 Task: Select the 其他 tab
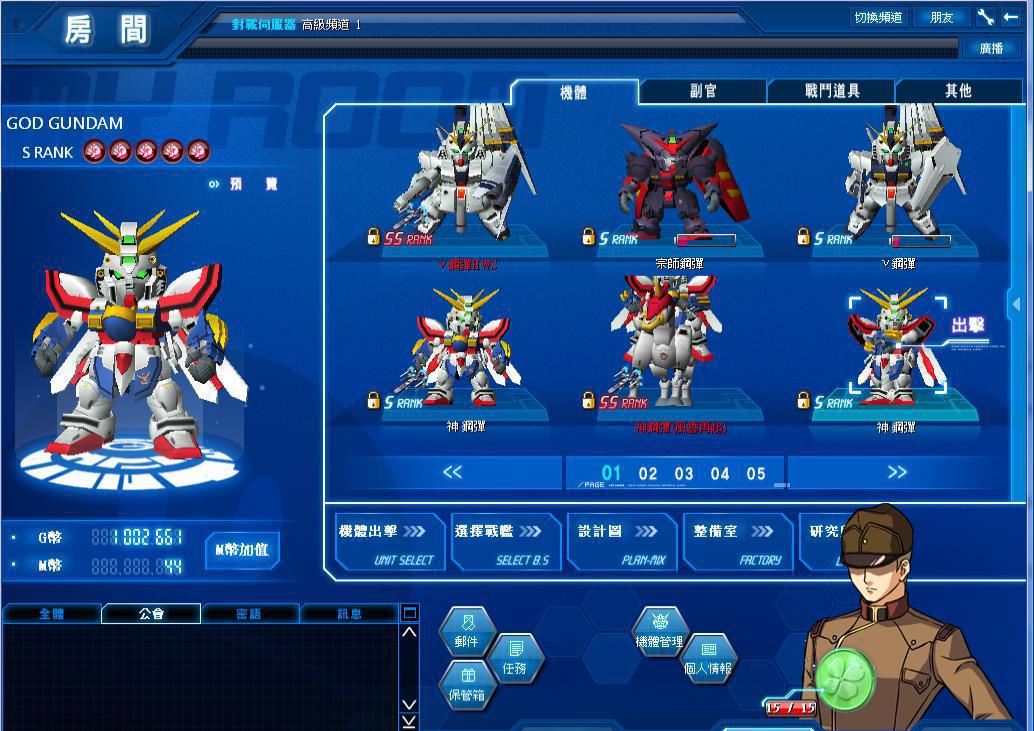(958, 91)
